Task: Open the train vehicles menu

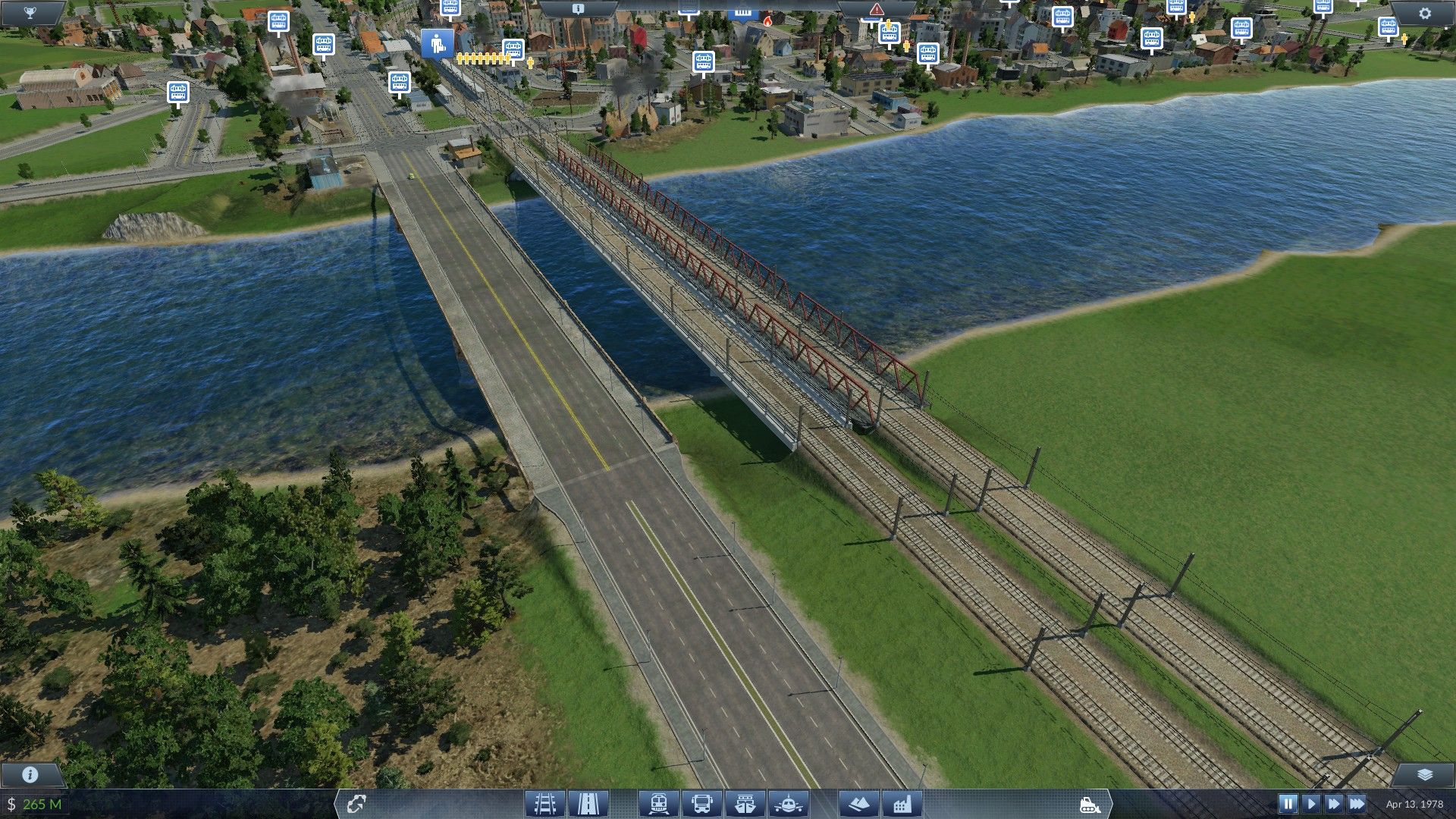Action: (x=658, y=802)
